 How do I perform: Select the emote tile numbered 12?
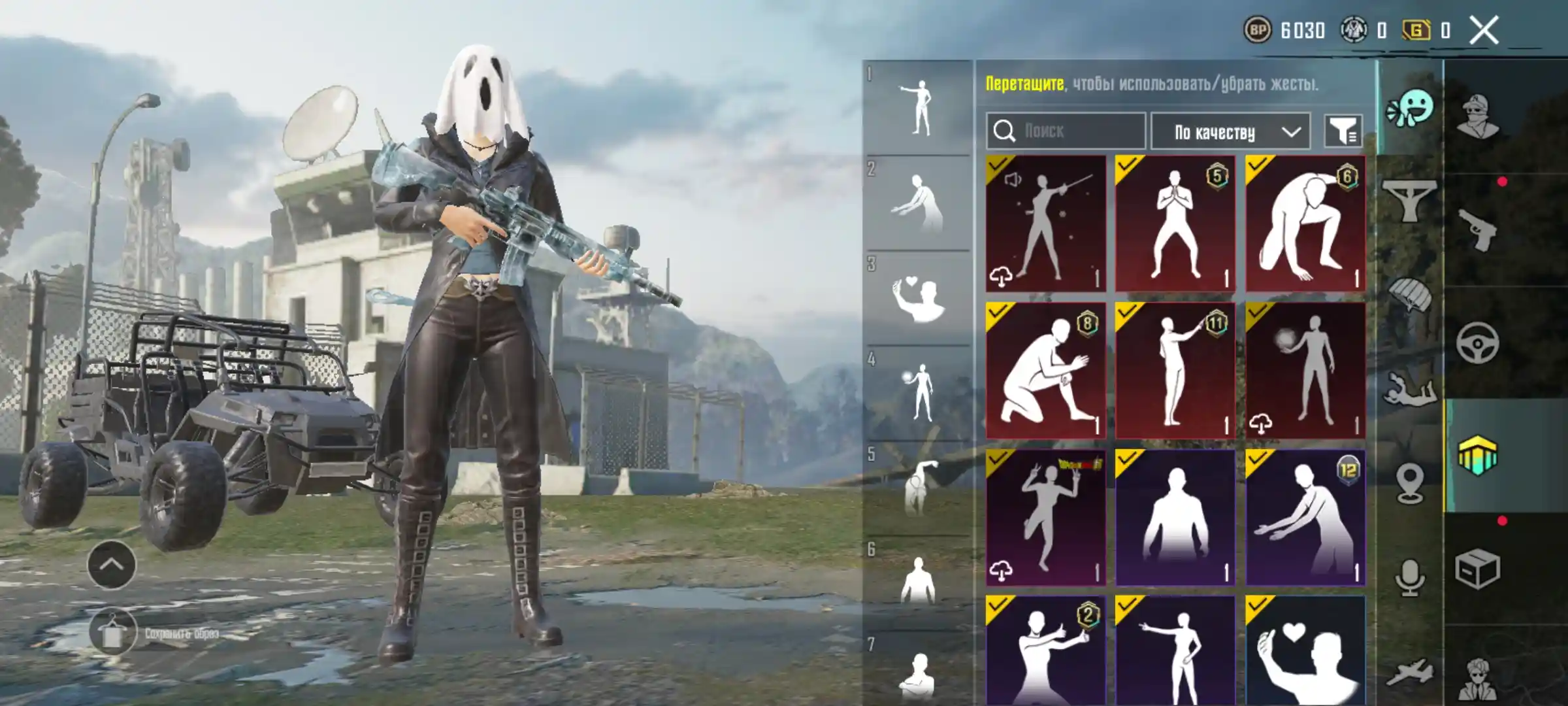[1305, 517]
